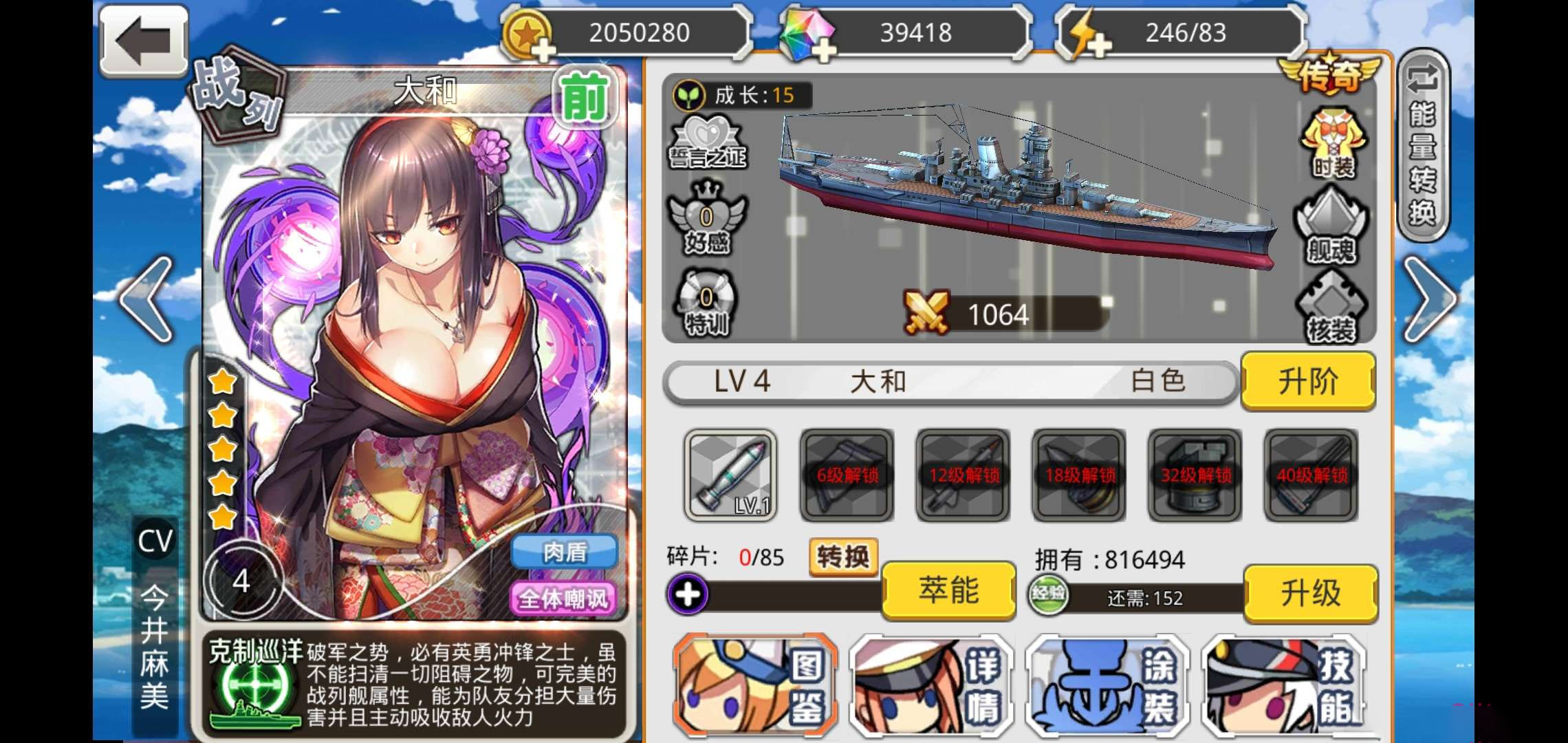
Task: Show the previous ship with the left arrow
Action: coord(146,299)
